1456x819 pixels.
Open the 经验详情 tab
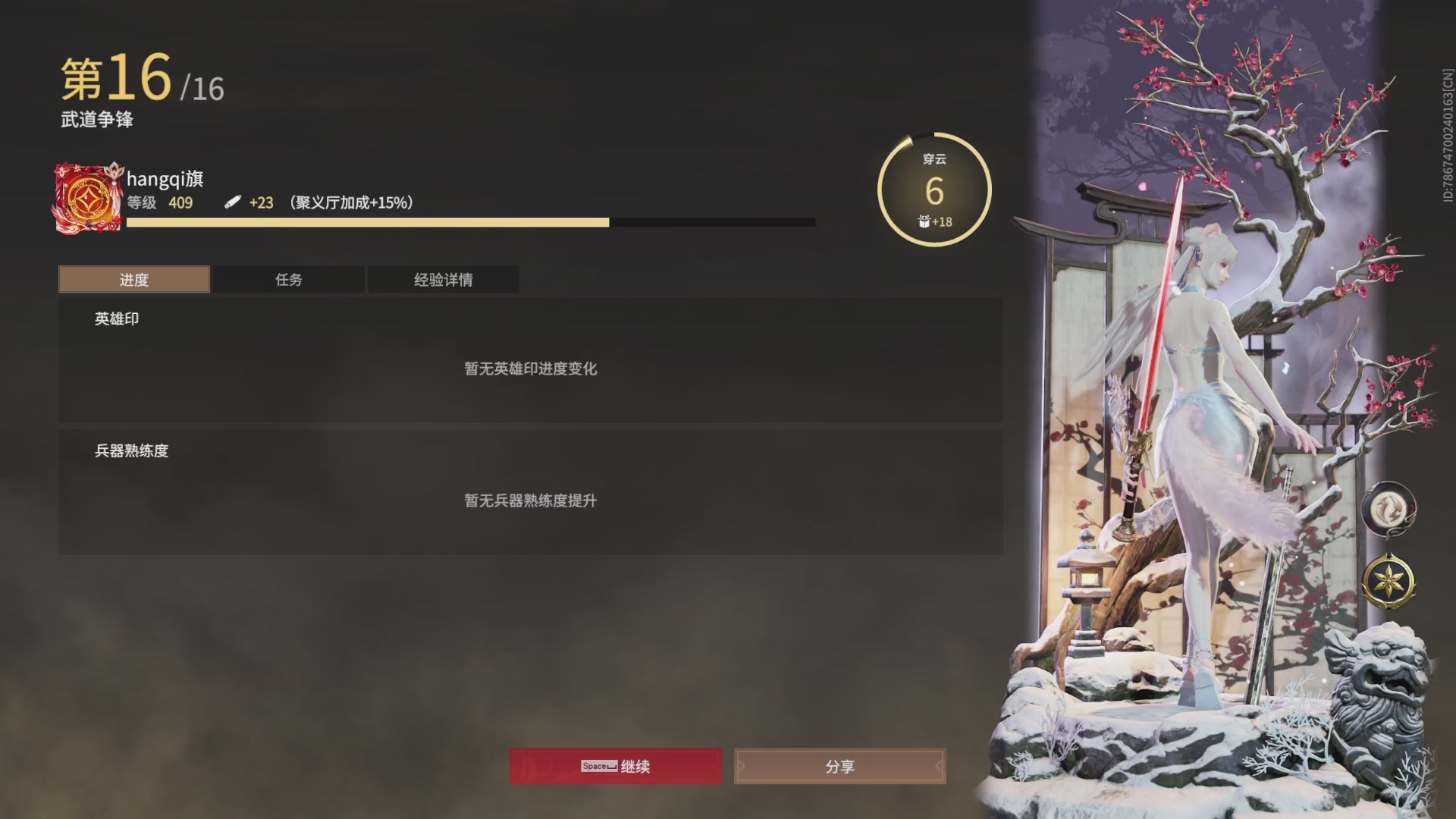click(x=443, y=279)
